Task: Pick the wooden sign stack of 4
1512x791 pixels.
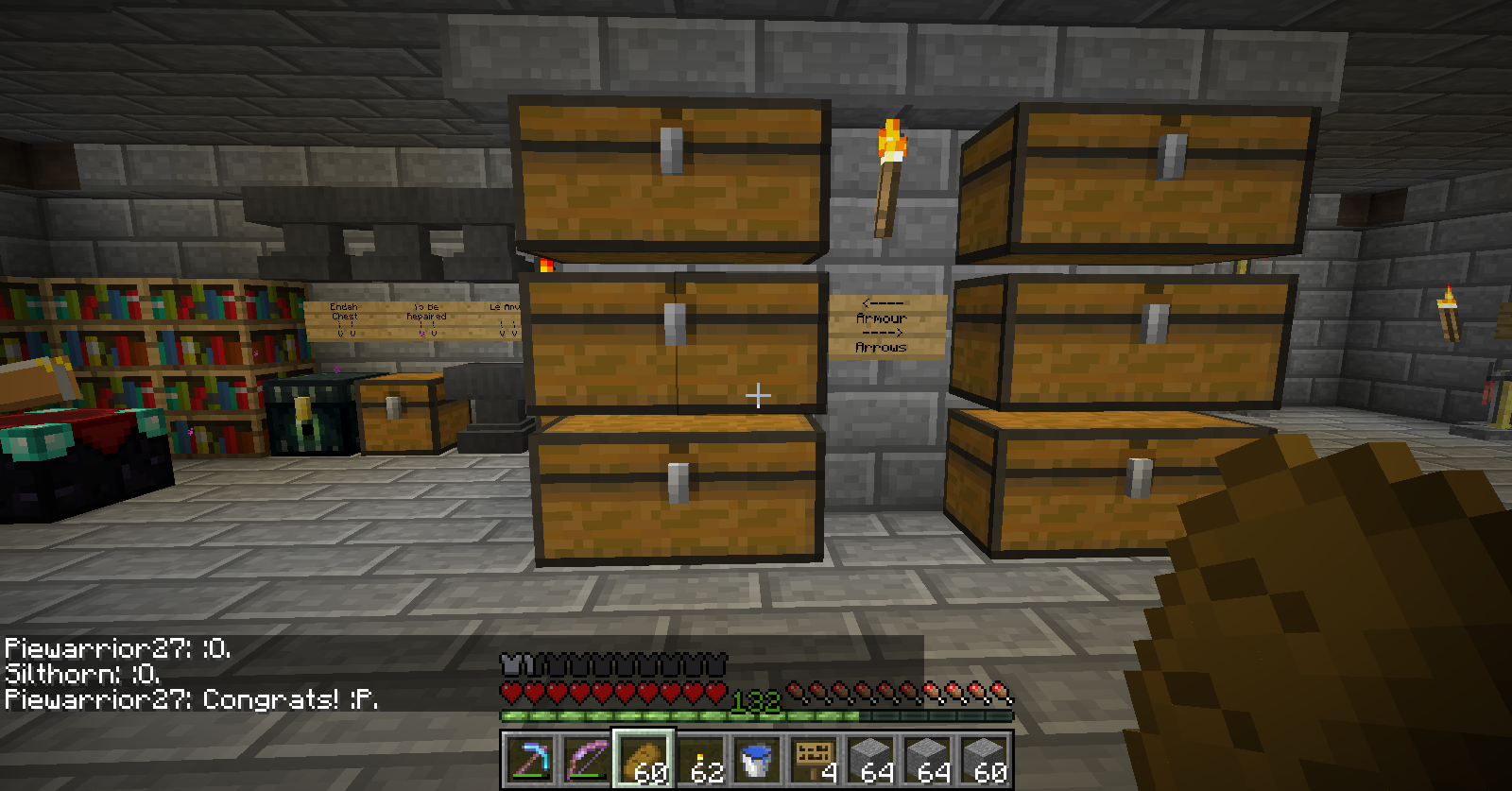Action: [814, 759]
